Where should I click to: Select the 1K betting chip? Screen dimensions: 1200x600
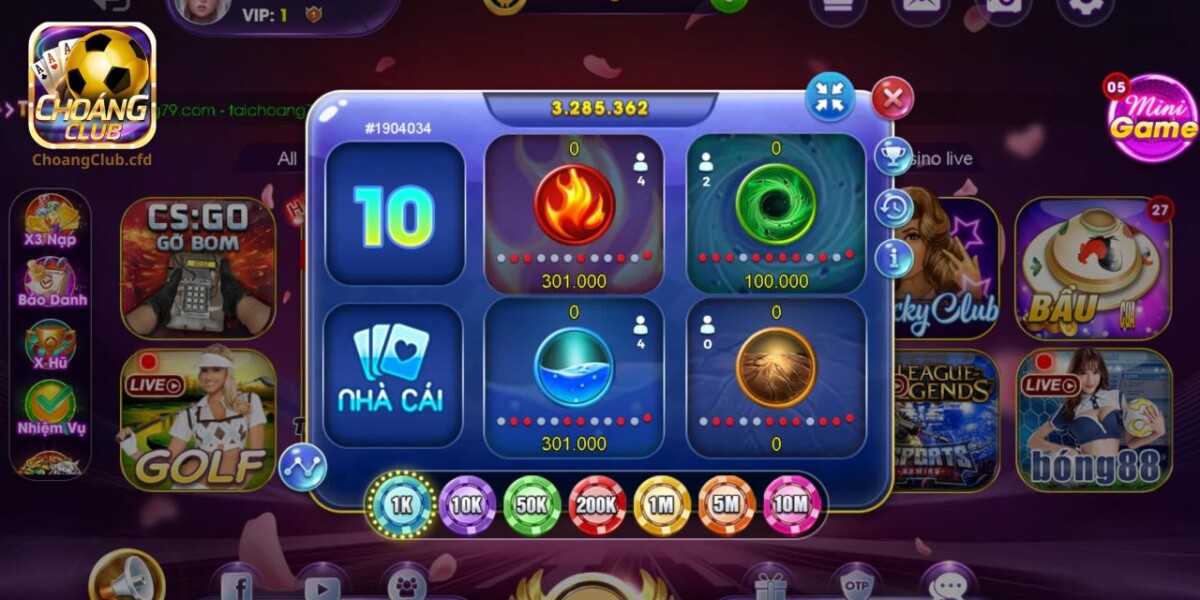pos(402,505)
